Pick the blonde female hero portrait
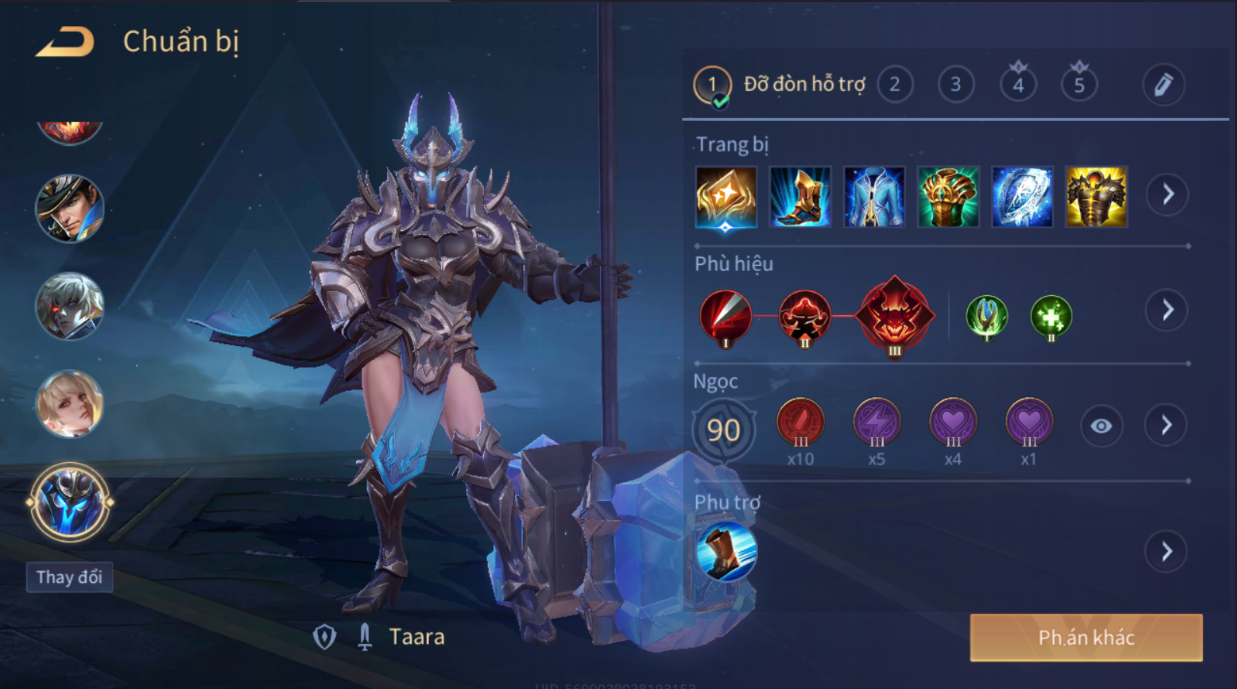The height and width of the screenshot is (689, 1237). pos(70,404)
